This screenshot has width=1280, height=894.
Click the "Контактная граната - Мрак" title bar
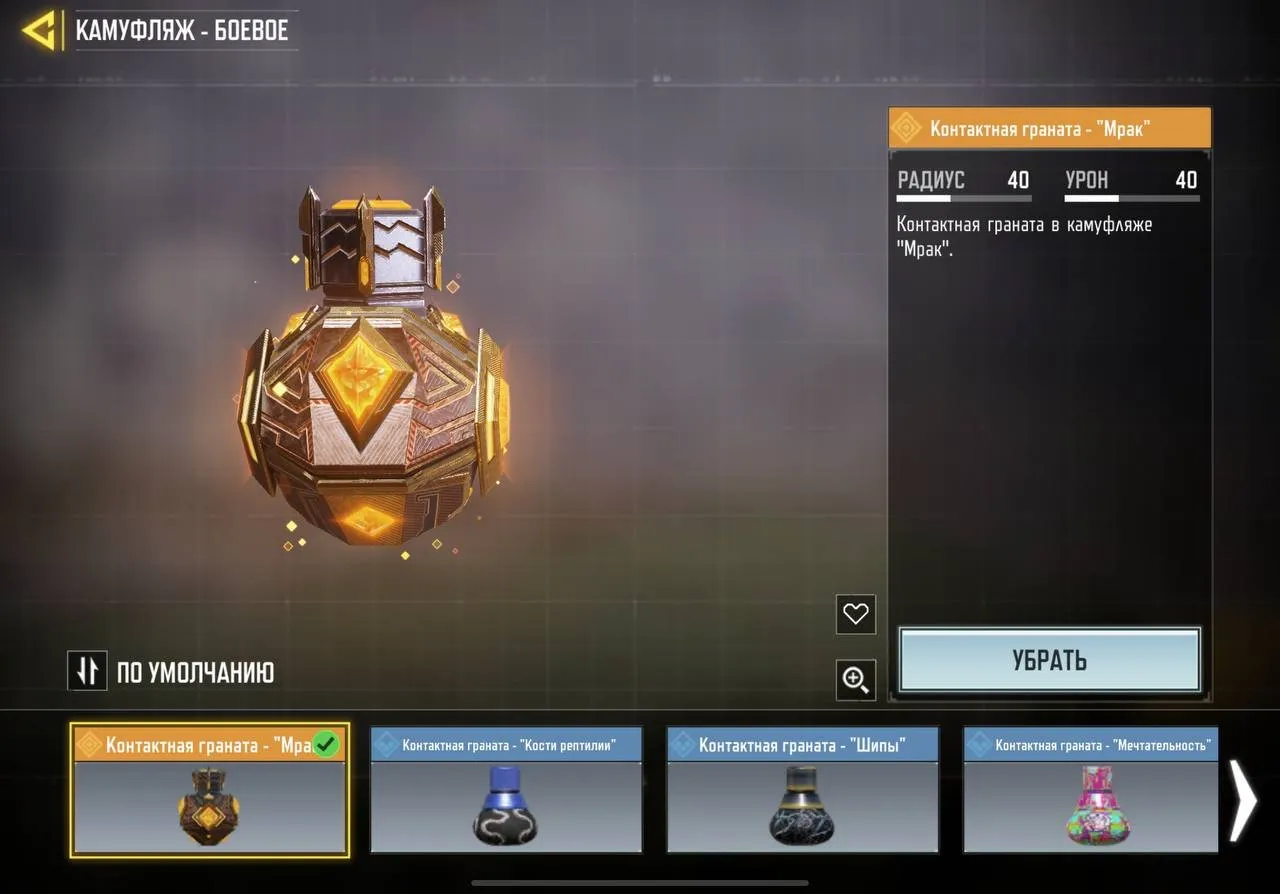[x=1049, y=127]
